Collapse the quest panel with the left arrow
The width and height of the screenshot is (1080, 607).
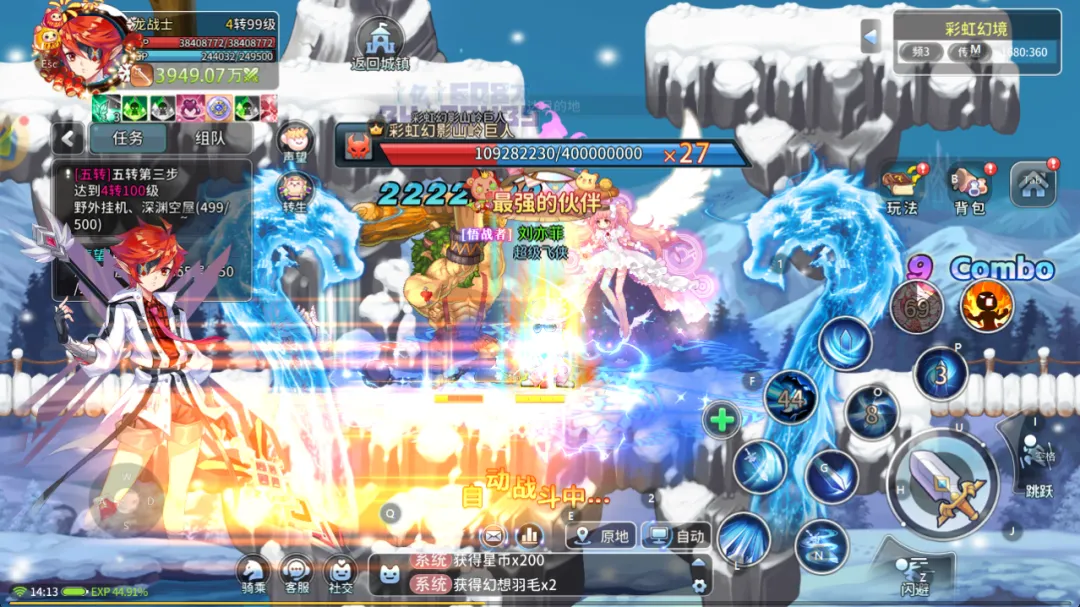coord(67,139)
